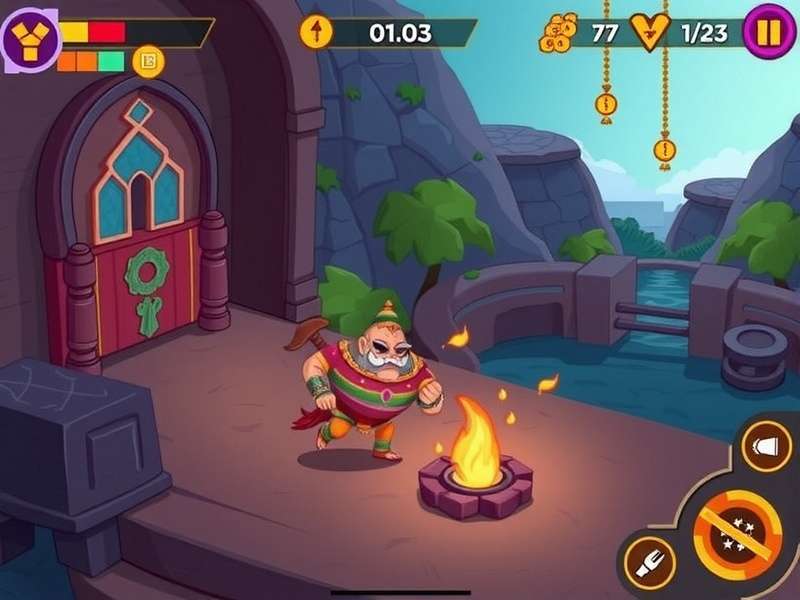Pause the game with the purple button

(768, 33)
